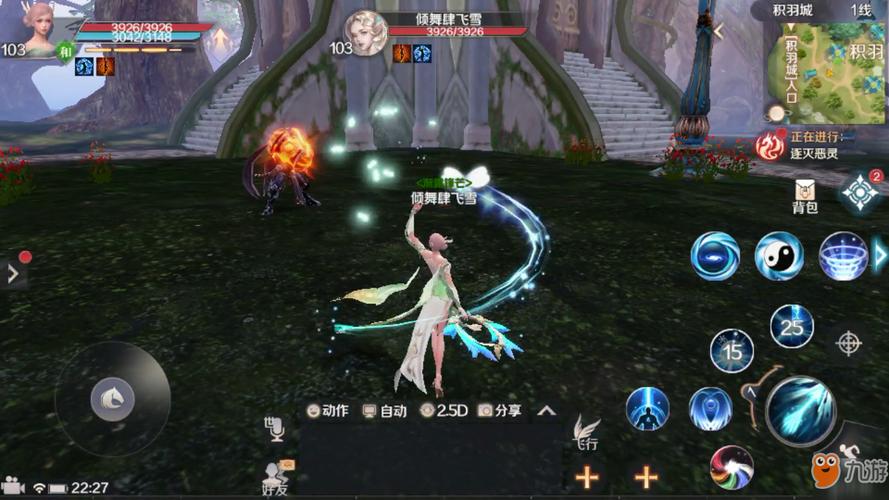
Task: Open the 好友 friends list
Action: coord(275,476)
